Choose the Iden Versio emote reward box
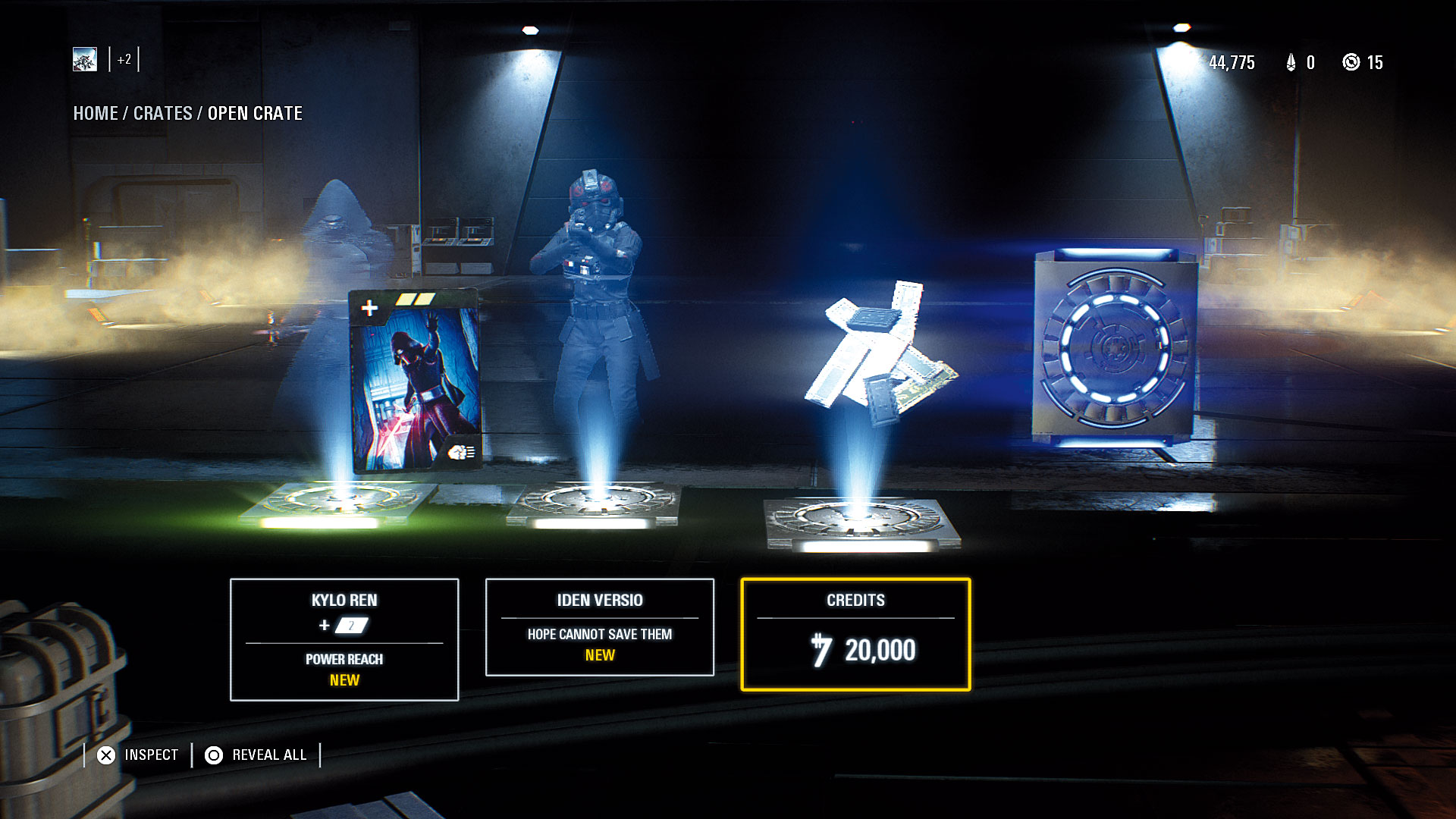Viewport: 1456px width, 819px height. [x=599, y=627]
